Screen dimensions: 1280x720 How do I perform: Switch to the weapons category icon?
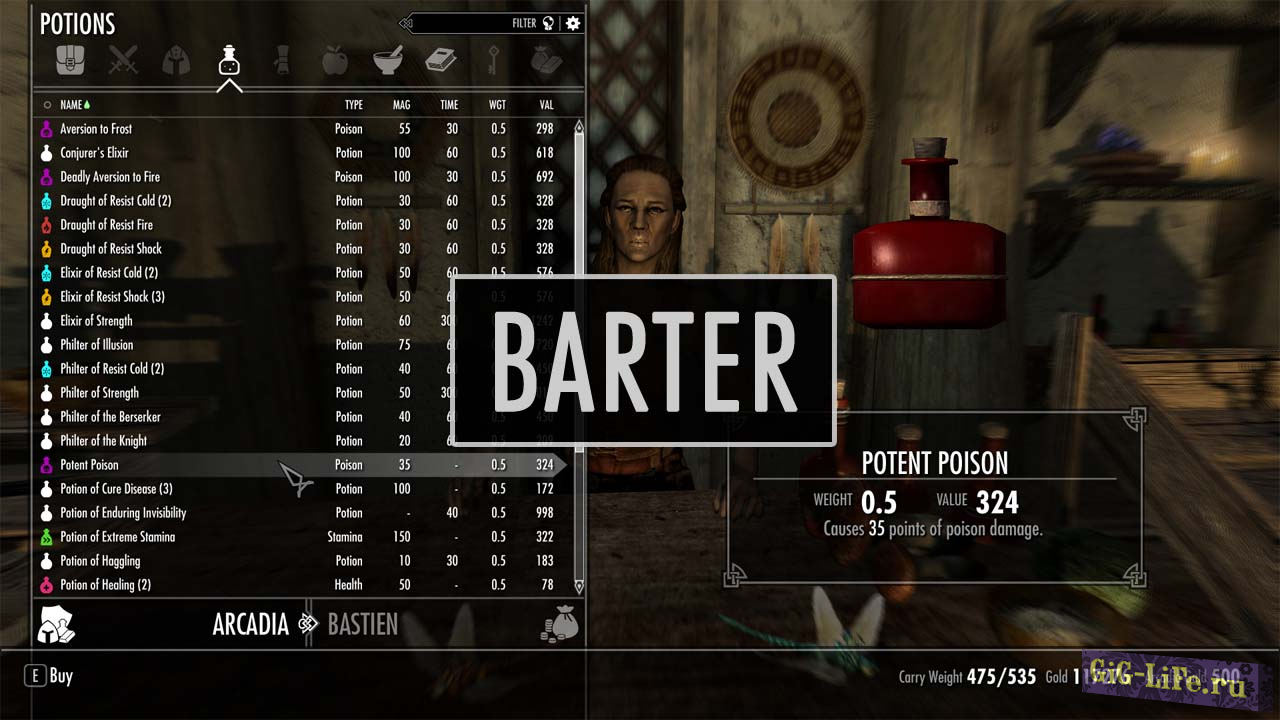[x=124, y=61]
